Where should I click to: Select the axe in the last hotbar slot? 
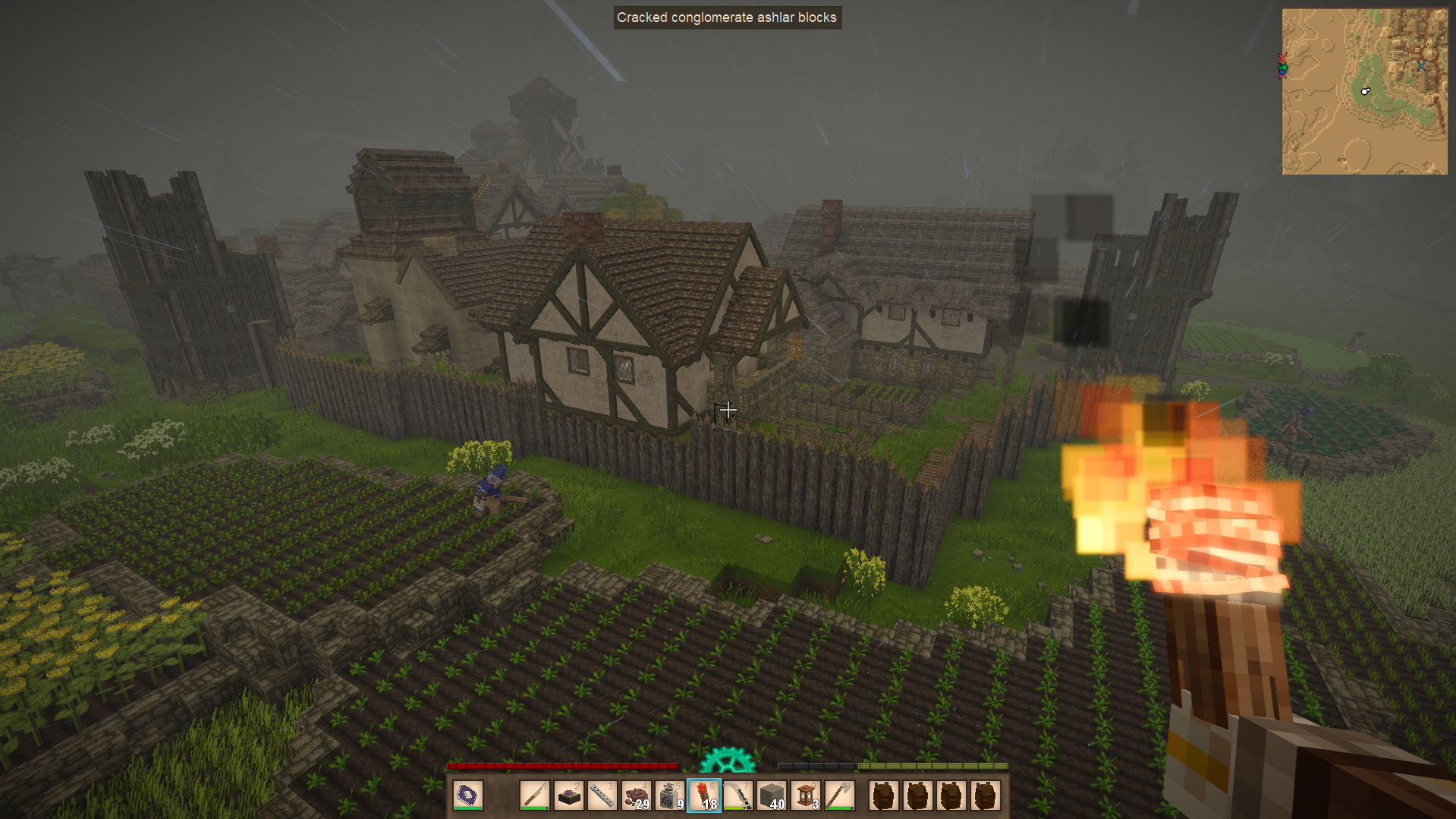point(839,795)
